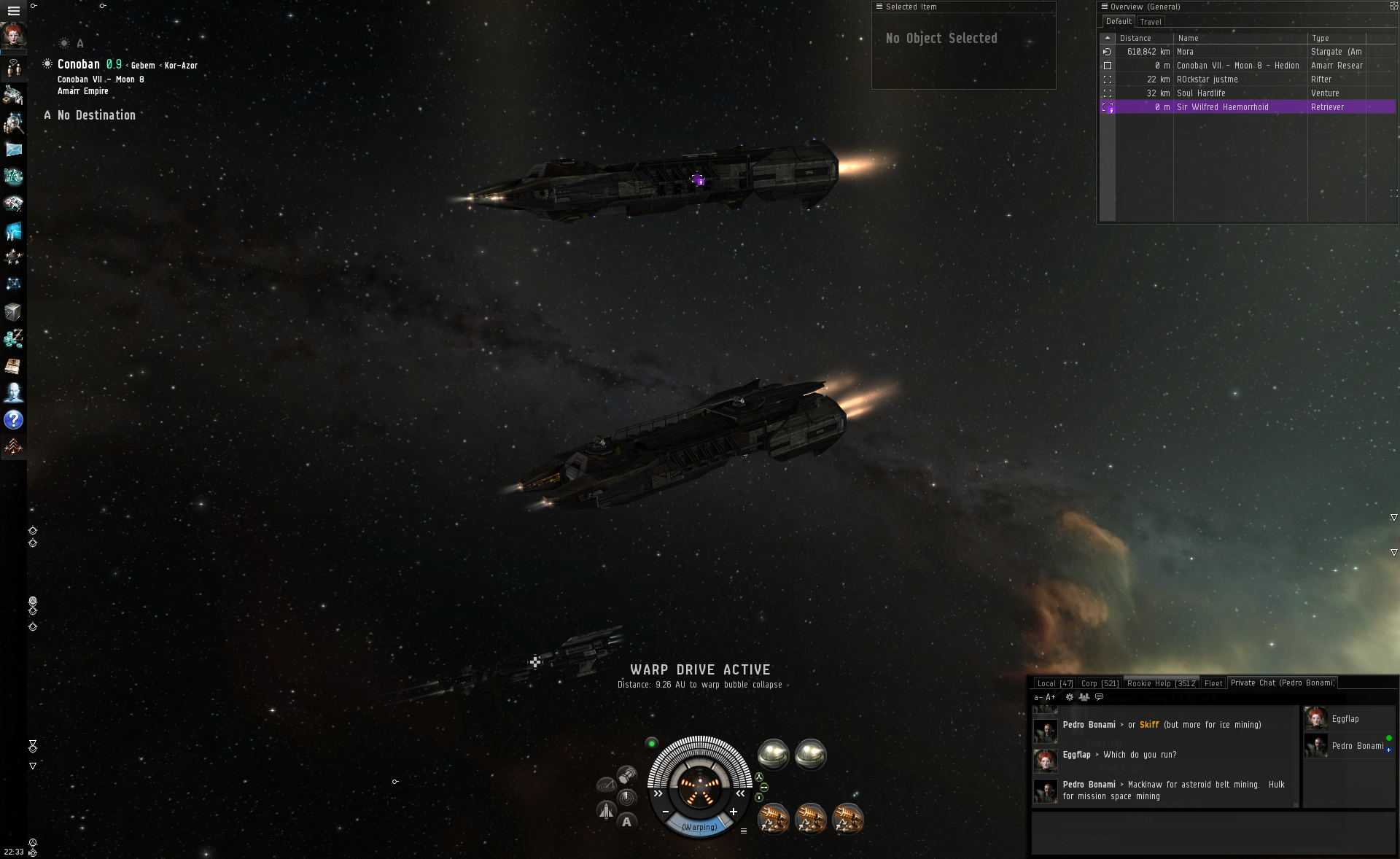Viewport: 1400px width, 859px height.
Task: Switch to the Travel overview tab
Action: point(1151,22)
